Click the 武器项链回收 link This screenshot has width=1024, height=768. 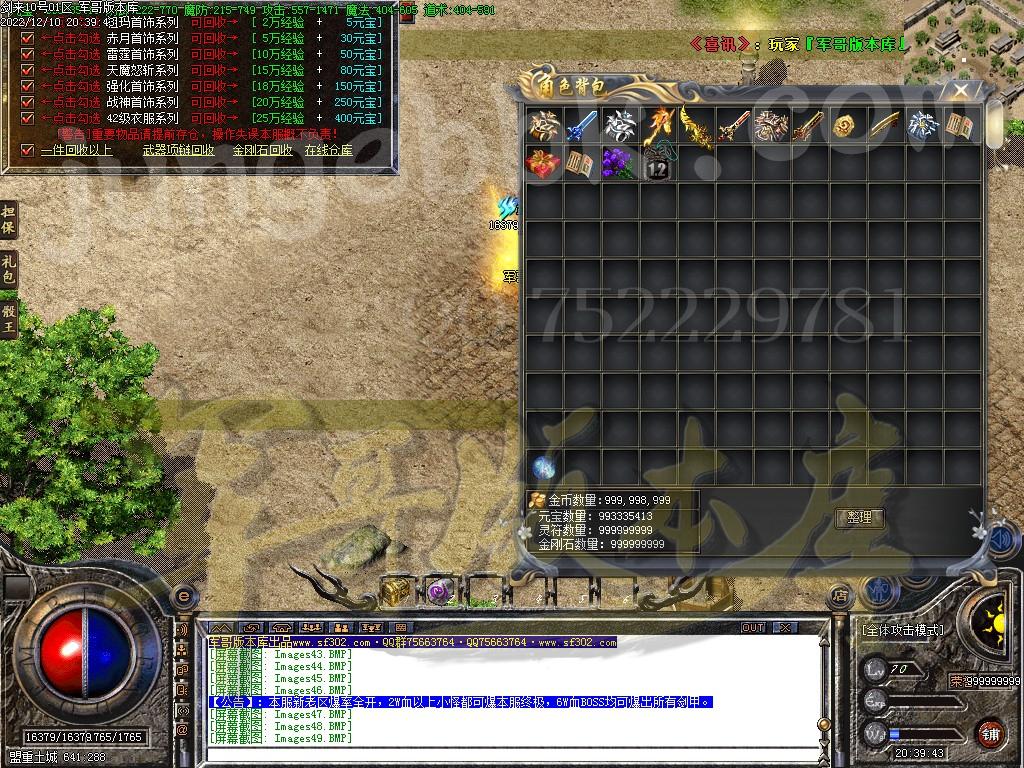pyautogui.click(x=178, y=151)
